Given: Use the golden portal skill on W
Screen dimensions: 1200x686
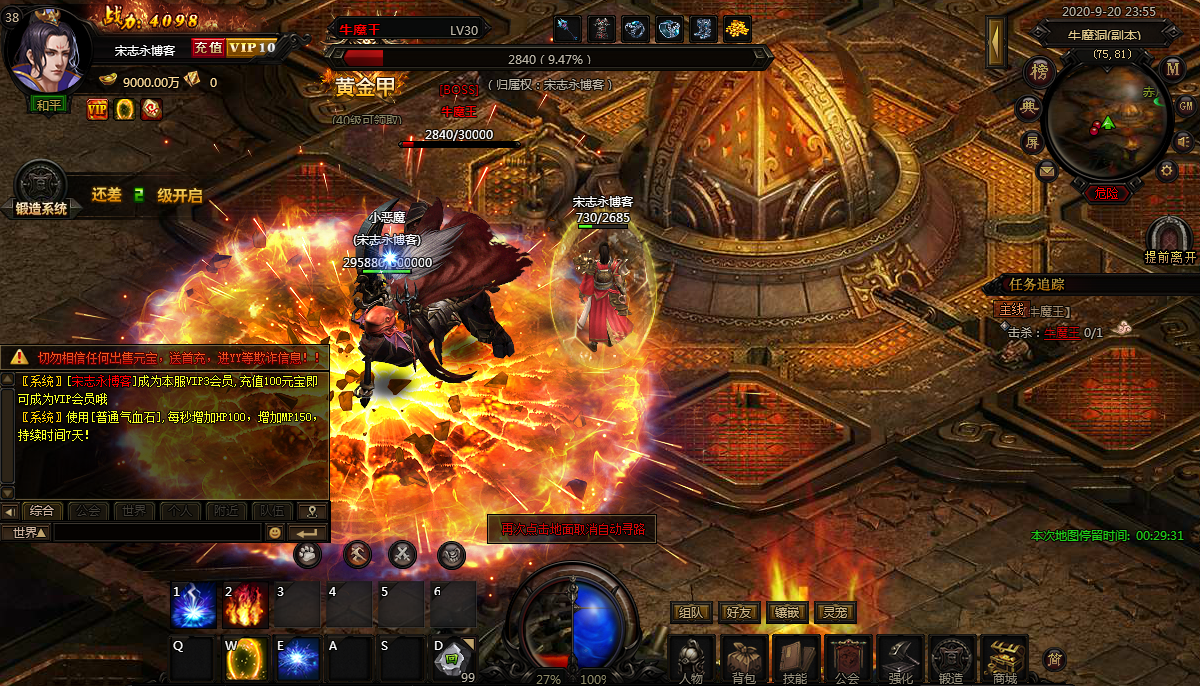Looking at the screenshot, I should [245, 659].
